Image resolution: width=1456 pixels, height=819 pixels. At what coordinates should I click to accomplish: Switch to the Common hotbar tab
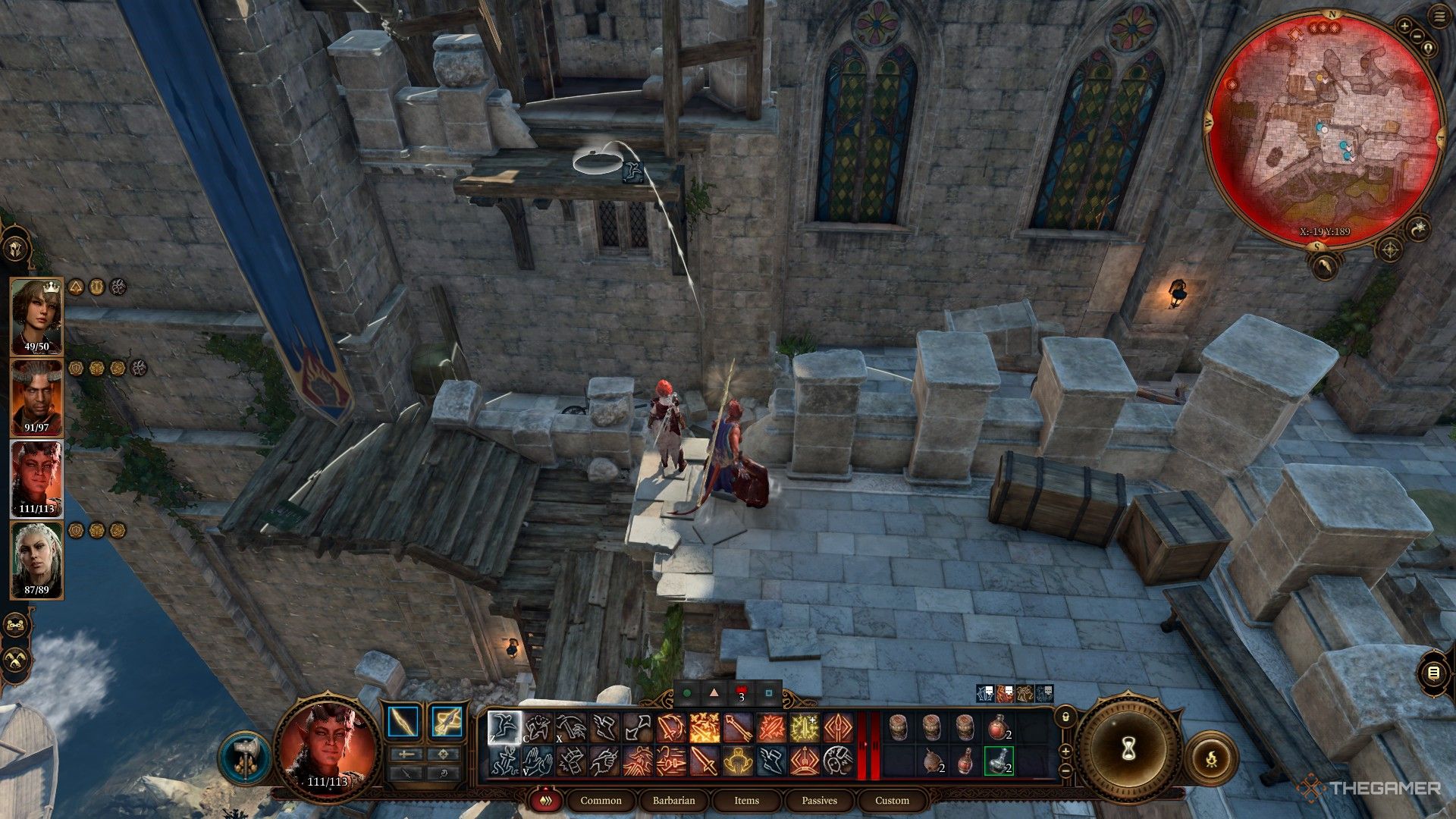click(x=601, y=800)
